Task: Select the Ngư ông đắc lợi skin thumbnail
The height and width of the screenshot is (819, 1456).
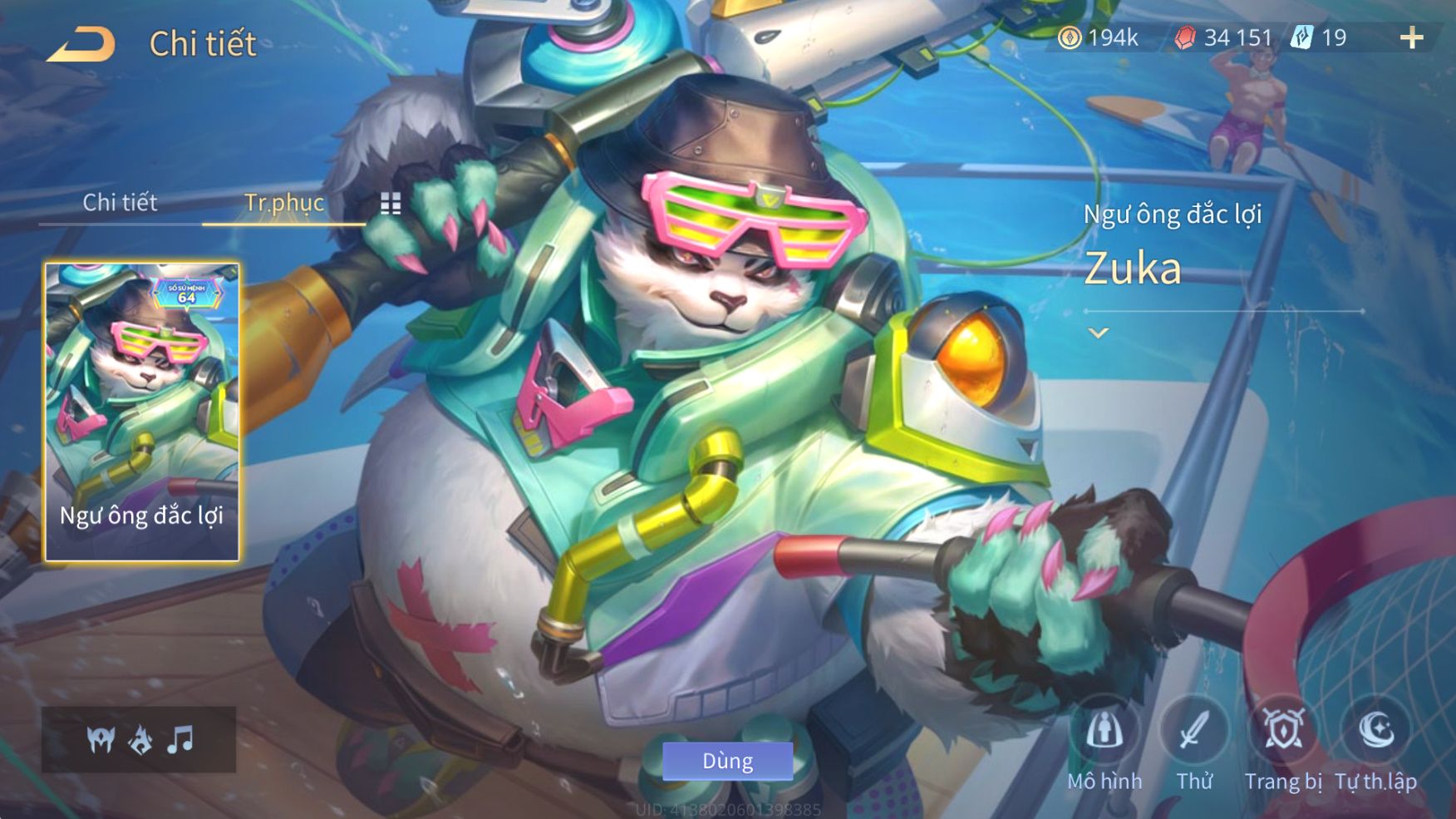Action: 142,412
